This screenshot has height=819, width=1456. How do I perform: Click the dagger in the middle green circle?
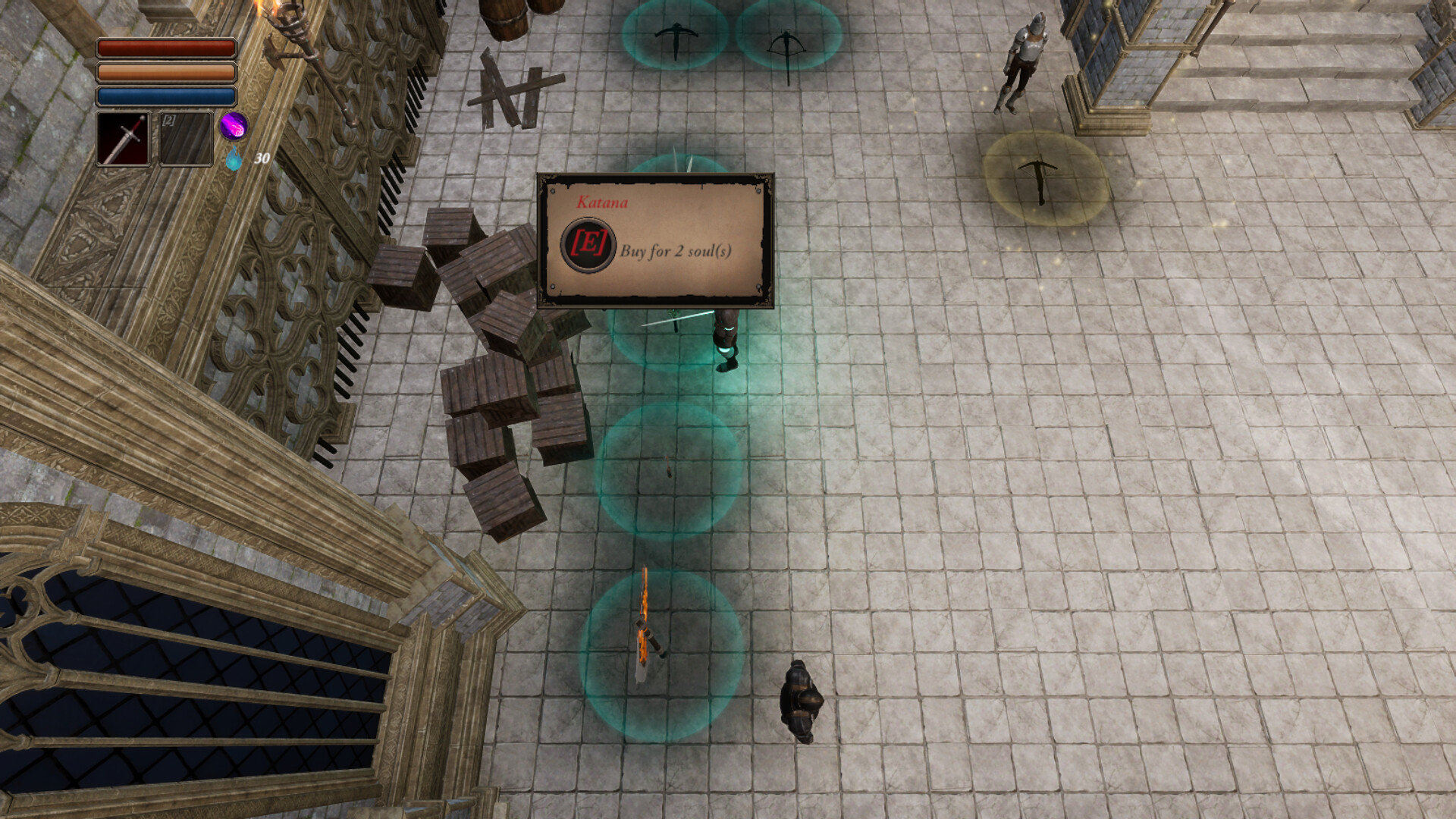(667, 469)
